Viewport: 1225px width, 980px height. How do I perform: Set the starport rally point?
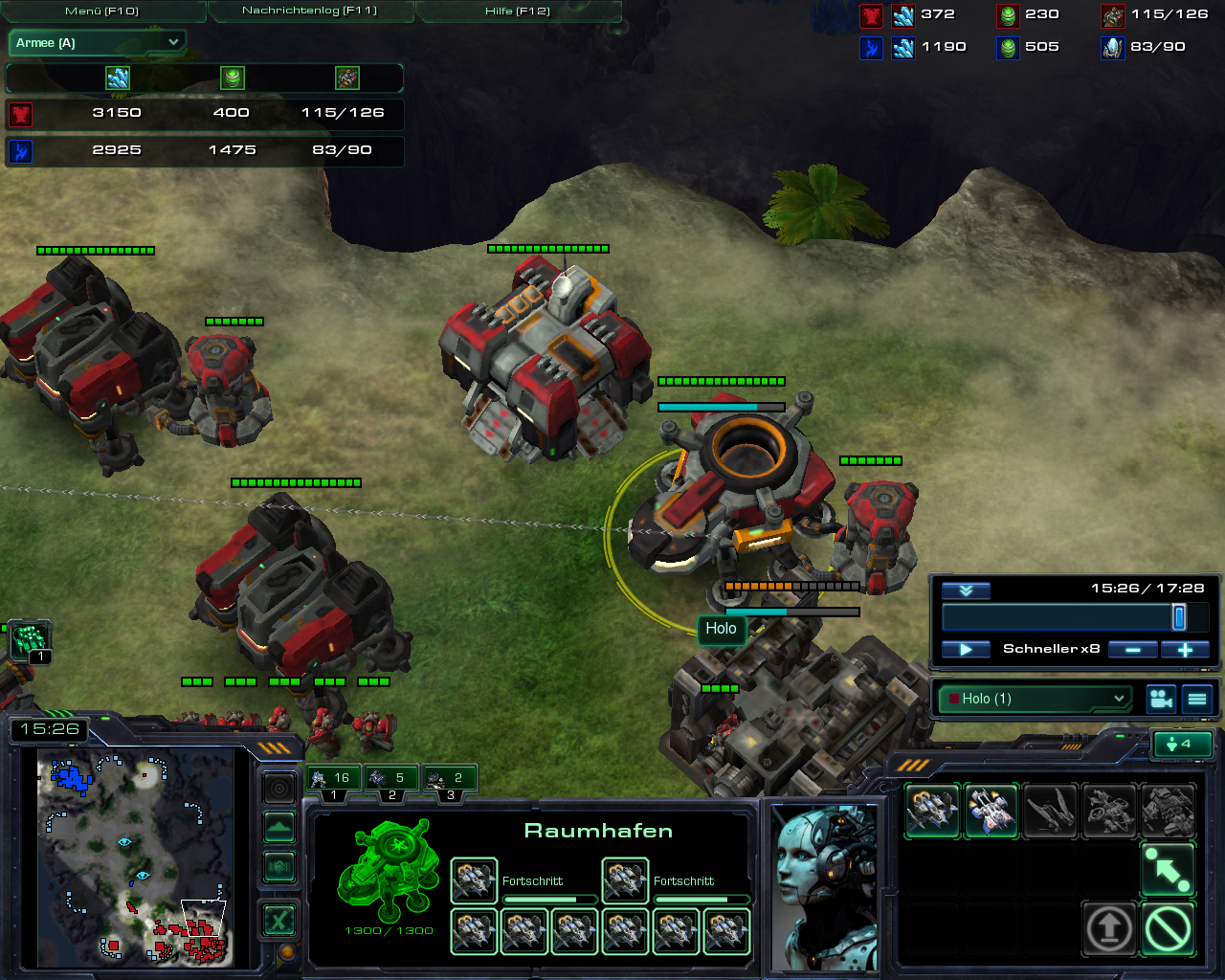click(1168, 868)
